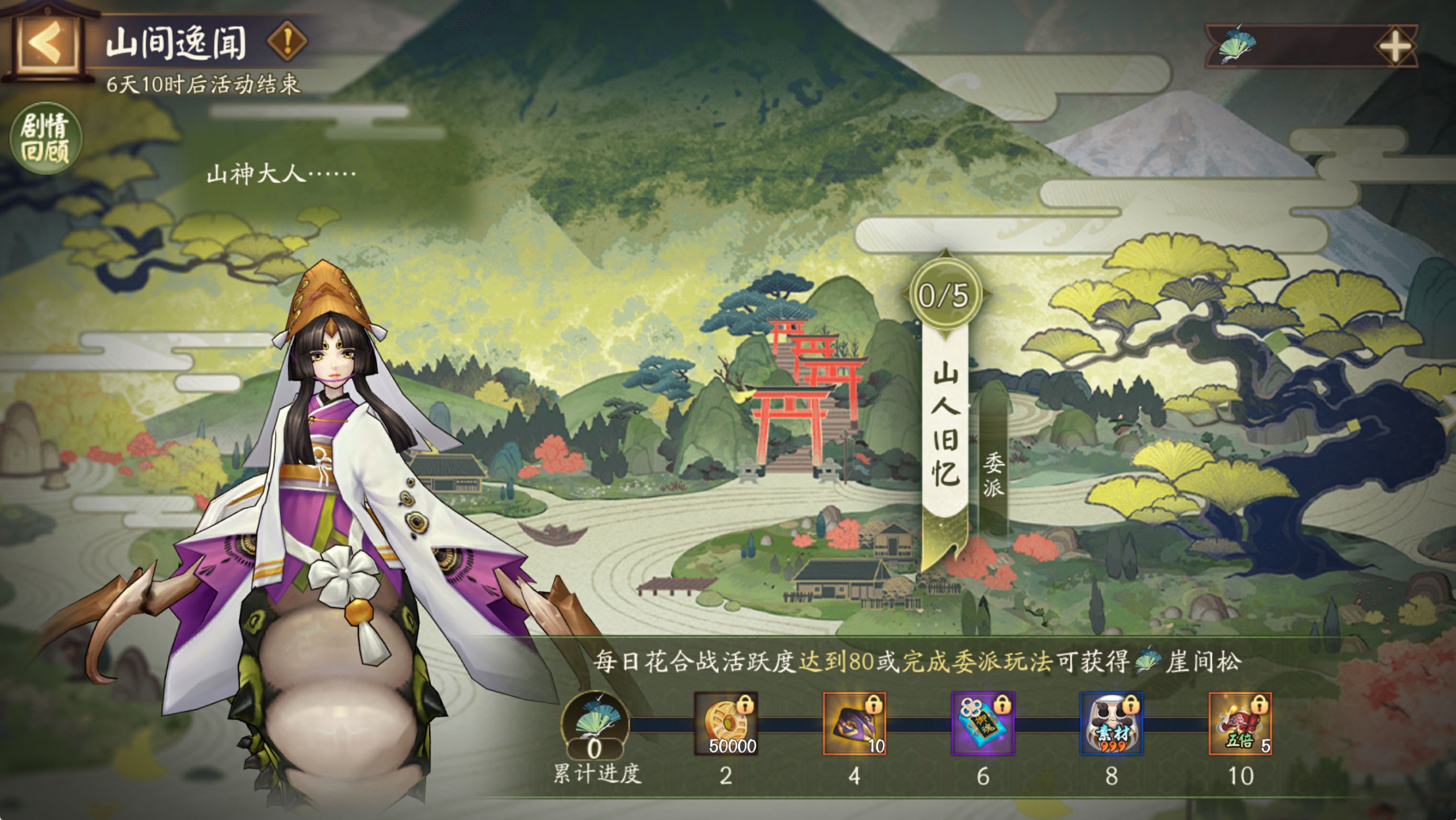Viewport: 1456px width, 820px height.
Task: Switch to the 委派 tab
Action: pyautogui.click(x=993, y=475)
